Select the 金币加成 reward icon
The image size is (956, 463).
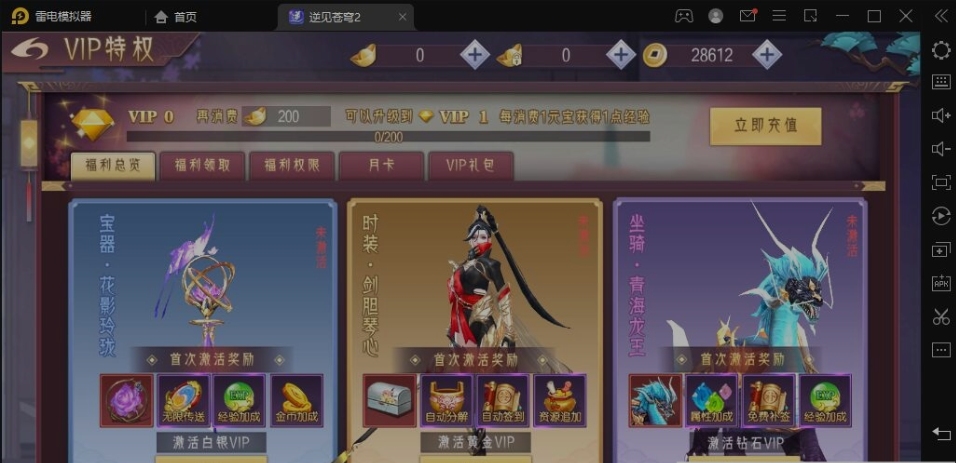295,400
